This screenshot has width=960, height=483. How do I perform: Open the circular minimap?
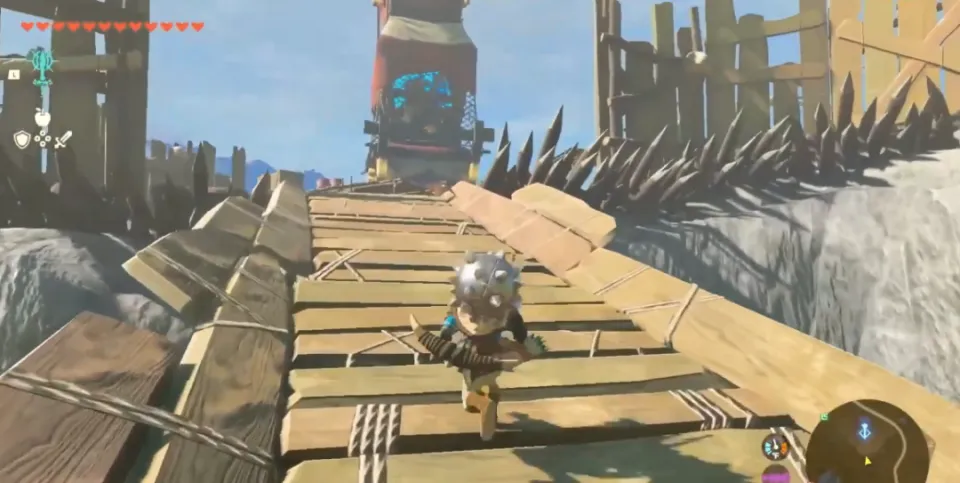[x=868, y=443]
